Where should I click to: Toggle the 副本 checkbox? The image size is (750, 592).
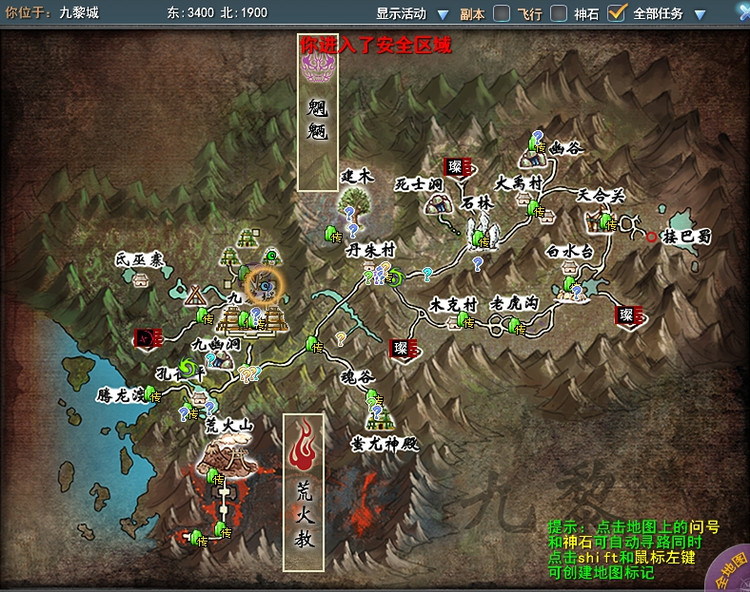[x=502, y=14]
